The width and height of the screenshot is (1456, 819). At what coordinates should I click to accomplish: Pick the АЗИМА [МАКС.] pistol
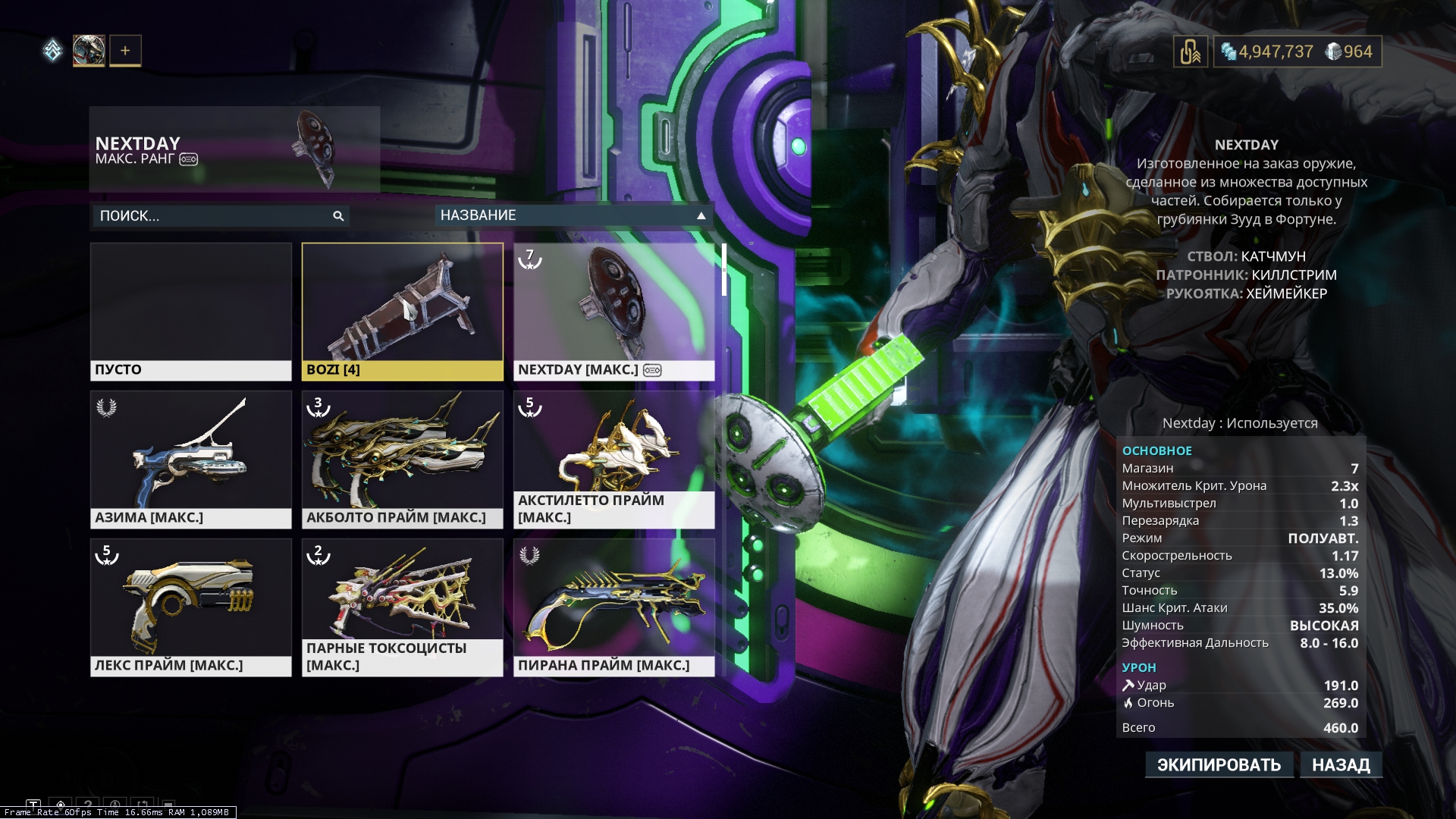tap(190, 459)
